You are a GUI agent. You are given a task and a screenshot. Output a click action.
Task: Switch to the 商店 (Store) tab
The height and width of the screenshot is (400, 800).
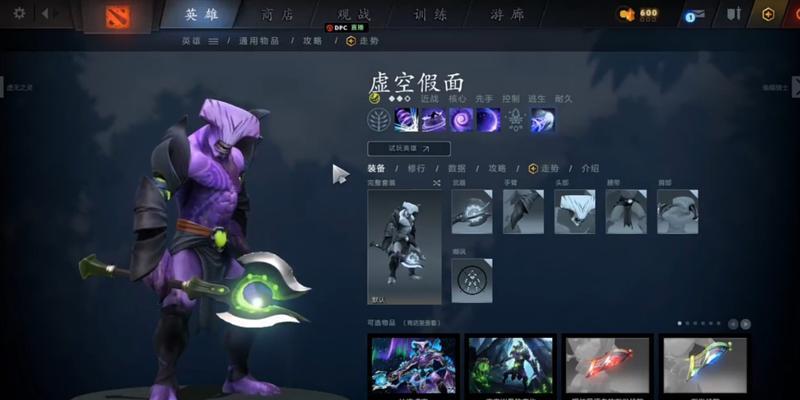pyautogui.click(x=275, y=15)
